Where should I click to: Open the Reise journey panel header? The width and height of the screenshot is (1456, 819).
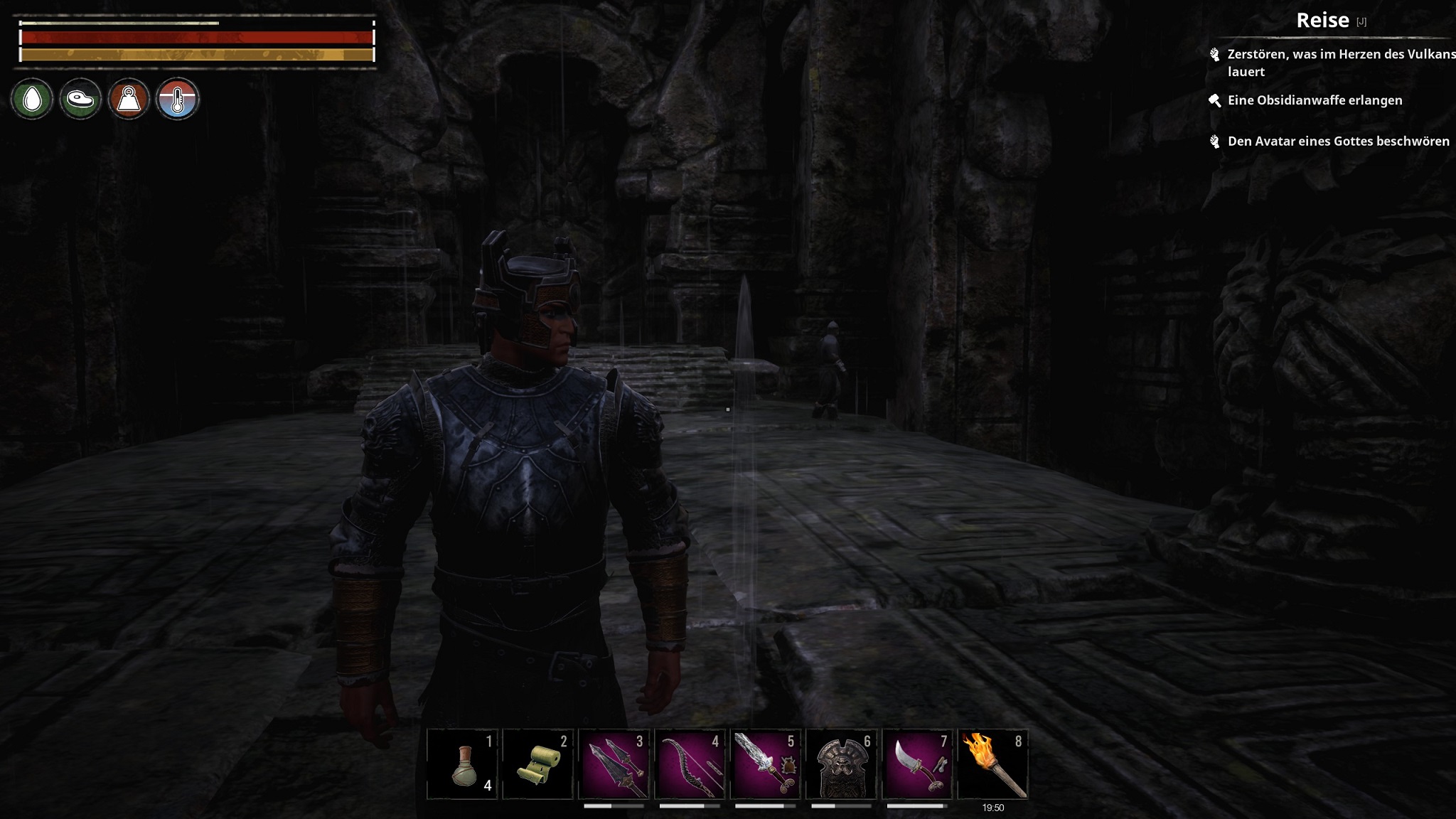tap(1322, 21)
